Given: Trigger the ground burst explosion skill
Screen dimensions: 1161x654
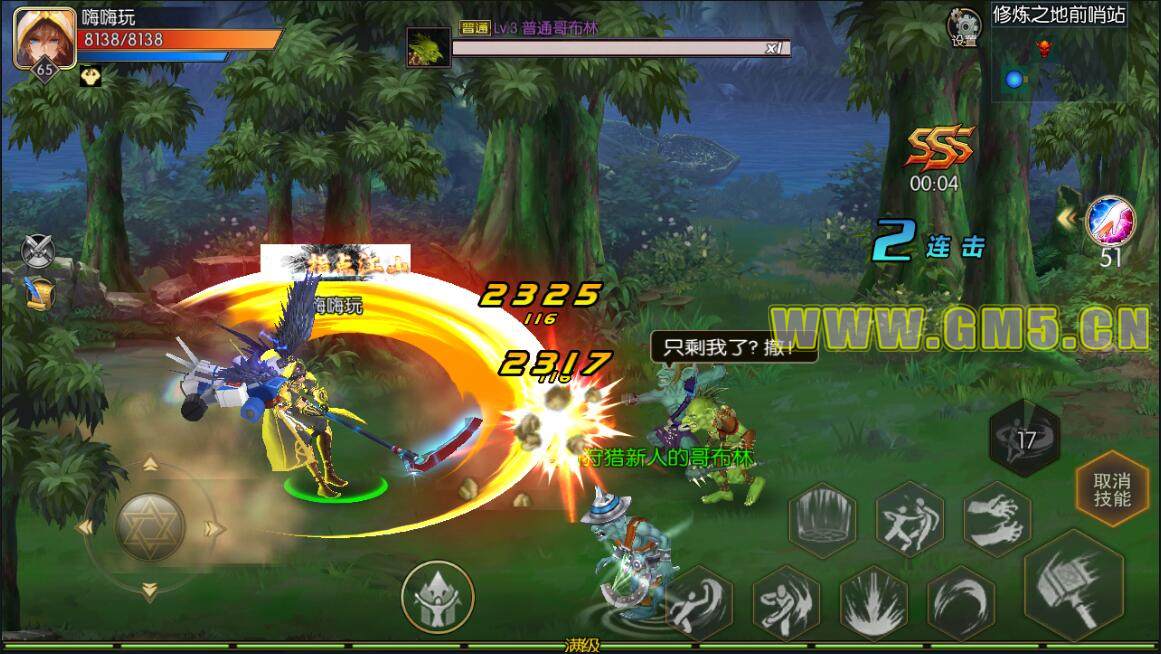Looking at the screenshot, I should (x=872, y=601).
